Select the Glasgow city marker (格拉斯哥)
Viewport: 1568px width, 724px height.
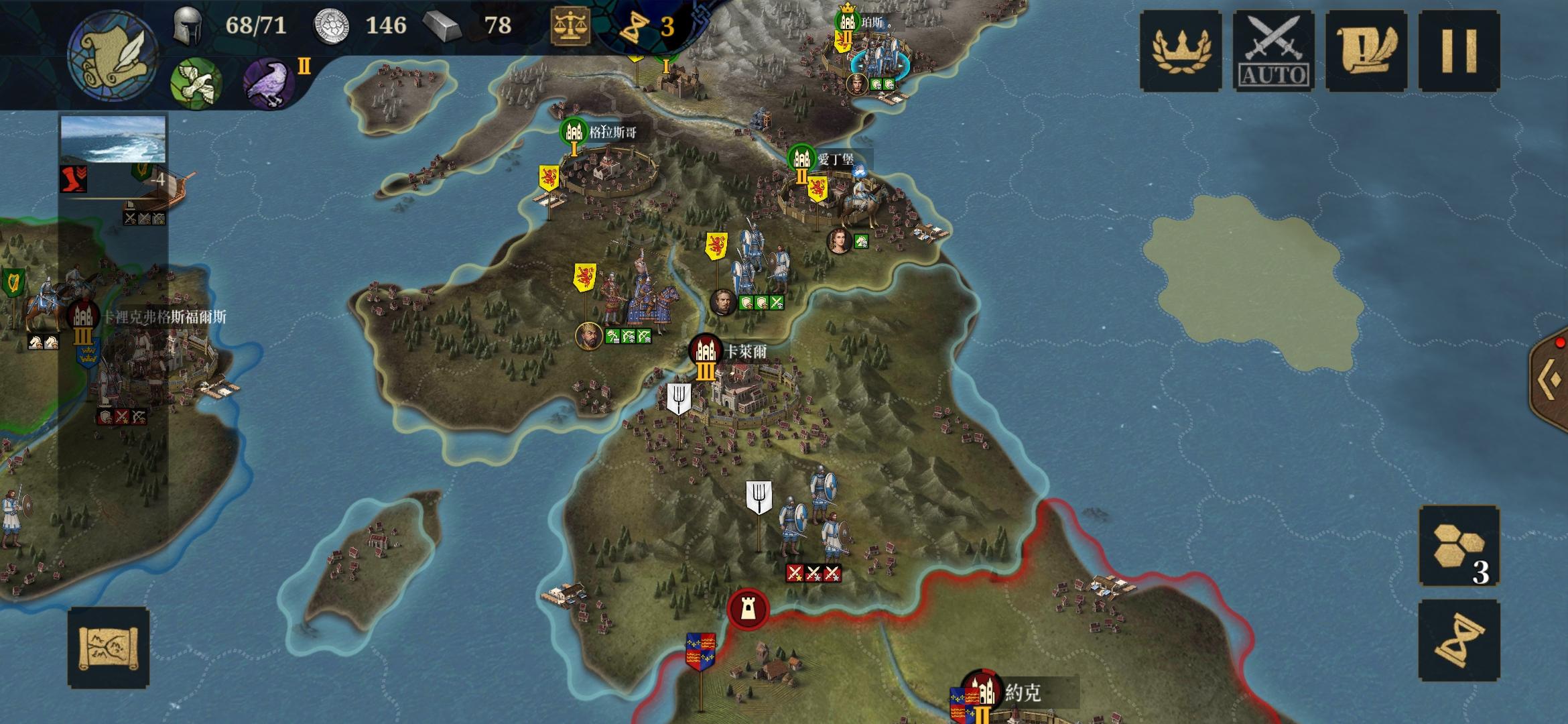tap(574, 133)
